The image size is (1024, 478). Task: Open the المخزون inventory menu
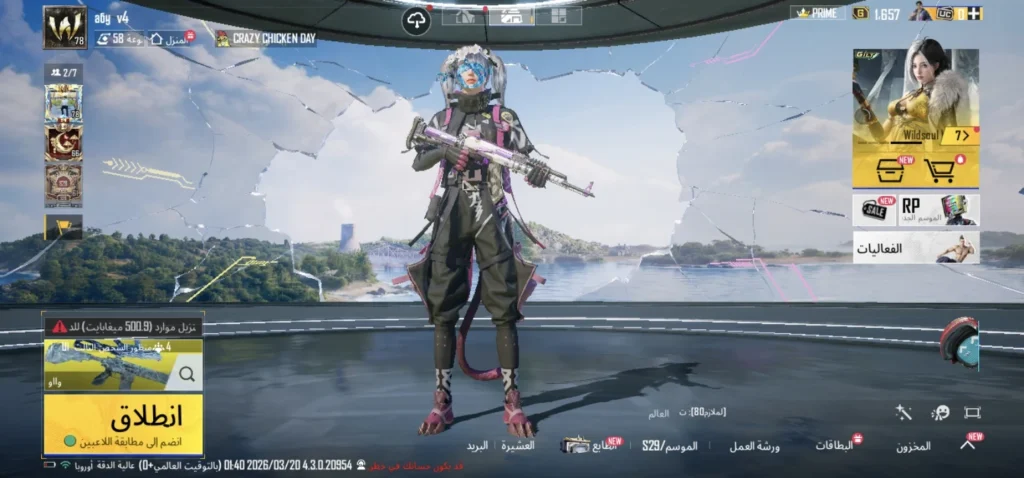tap(913, 446)
